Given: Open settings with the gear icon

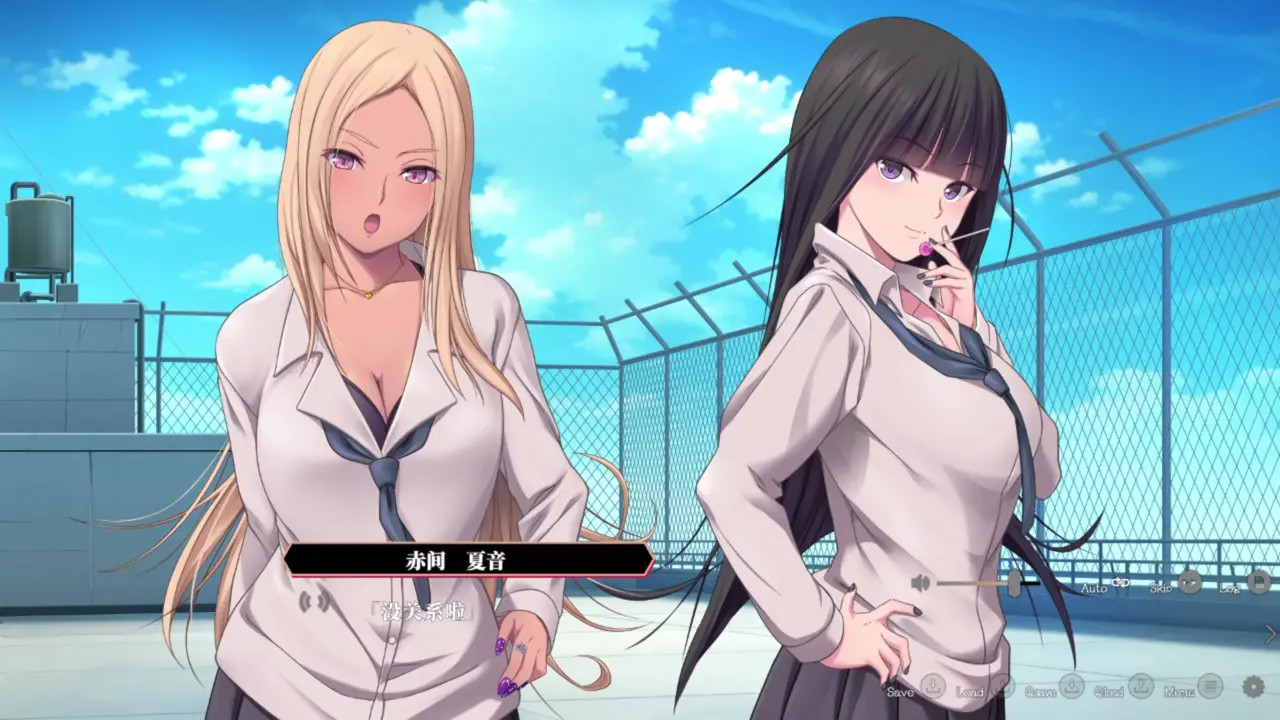Looking at the screenshot, I should point(1253,686).
